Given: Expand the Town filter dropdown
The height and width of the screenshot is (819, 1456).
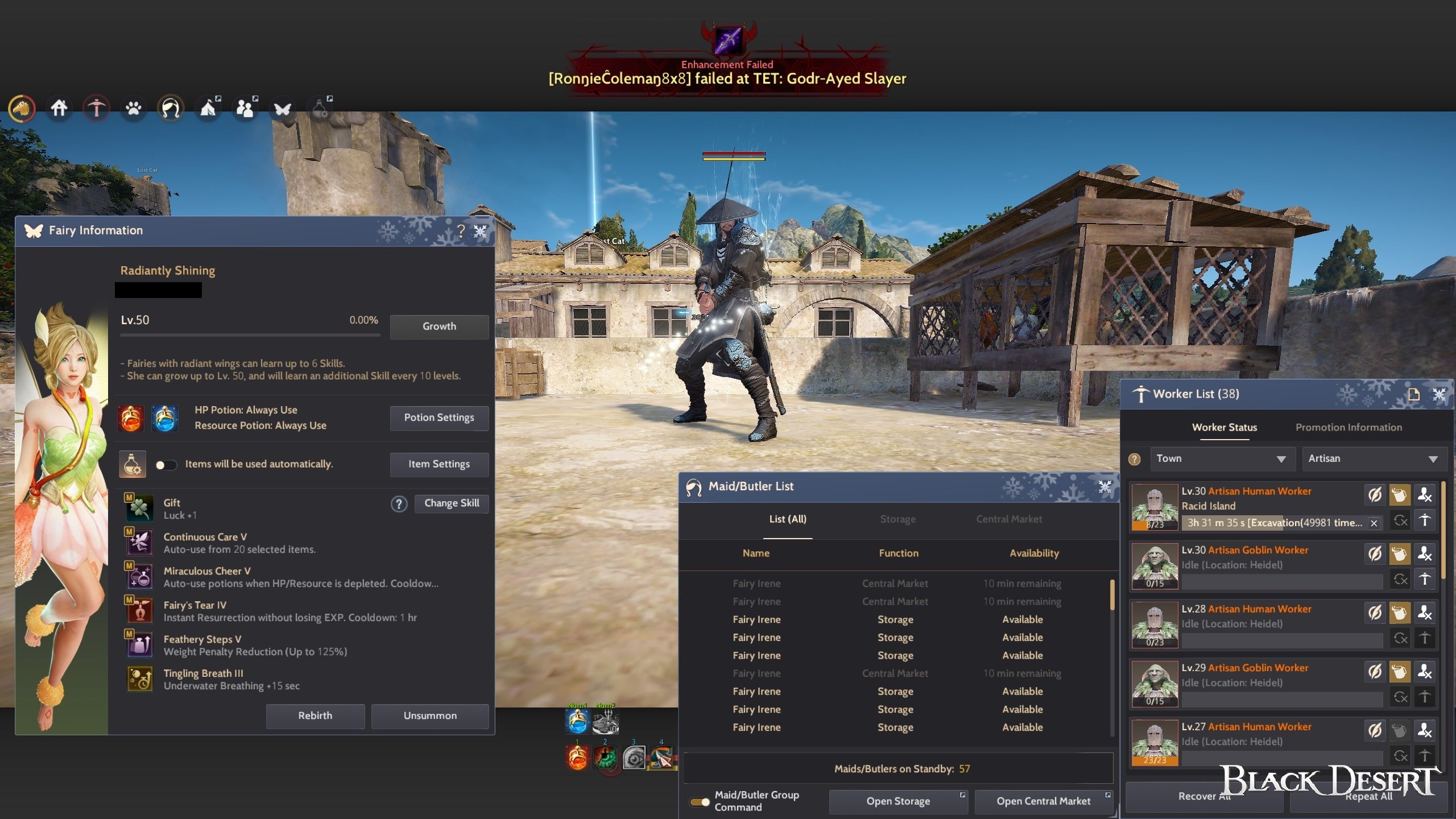Looking at the screenshot, I should (1223, 458).
